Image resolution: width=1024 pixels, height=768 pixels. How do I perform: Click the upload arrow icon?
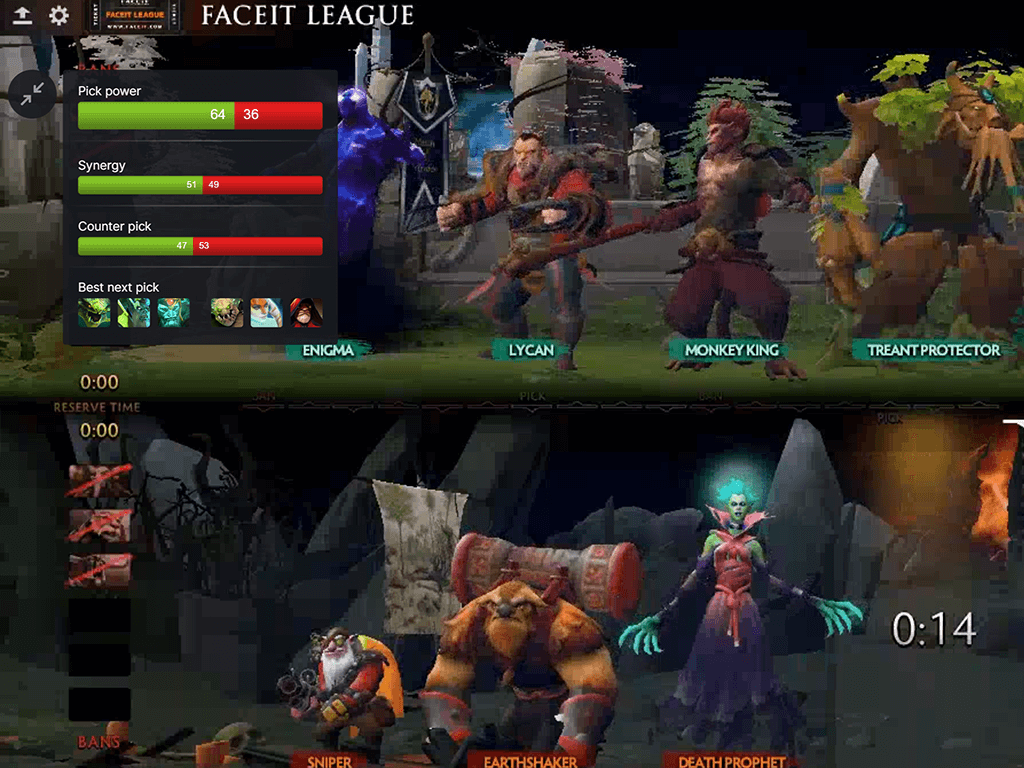click(22, 16)
